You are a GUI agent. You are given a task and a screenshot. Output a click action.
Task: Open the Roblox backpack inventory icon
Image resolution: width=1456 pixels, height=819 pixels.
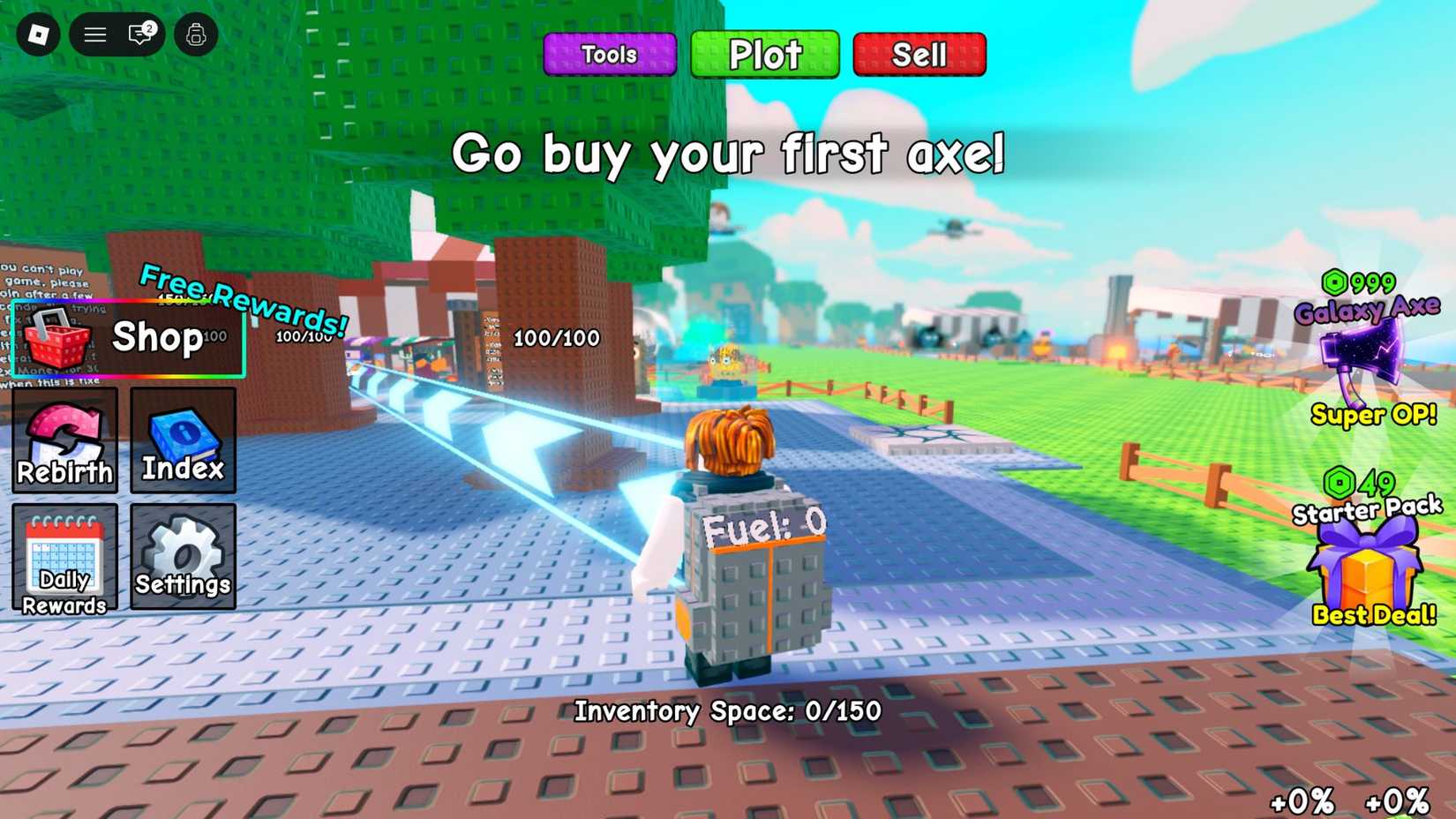click(x=195, y=34)
